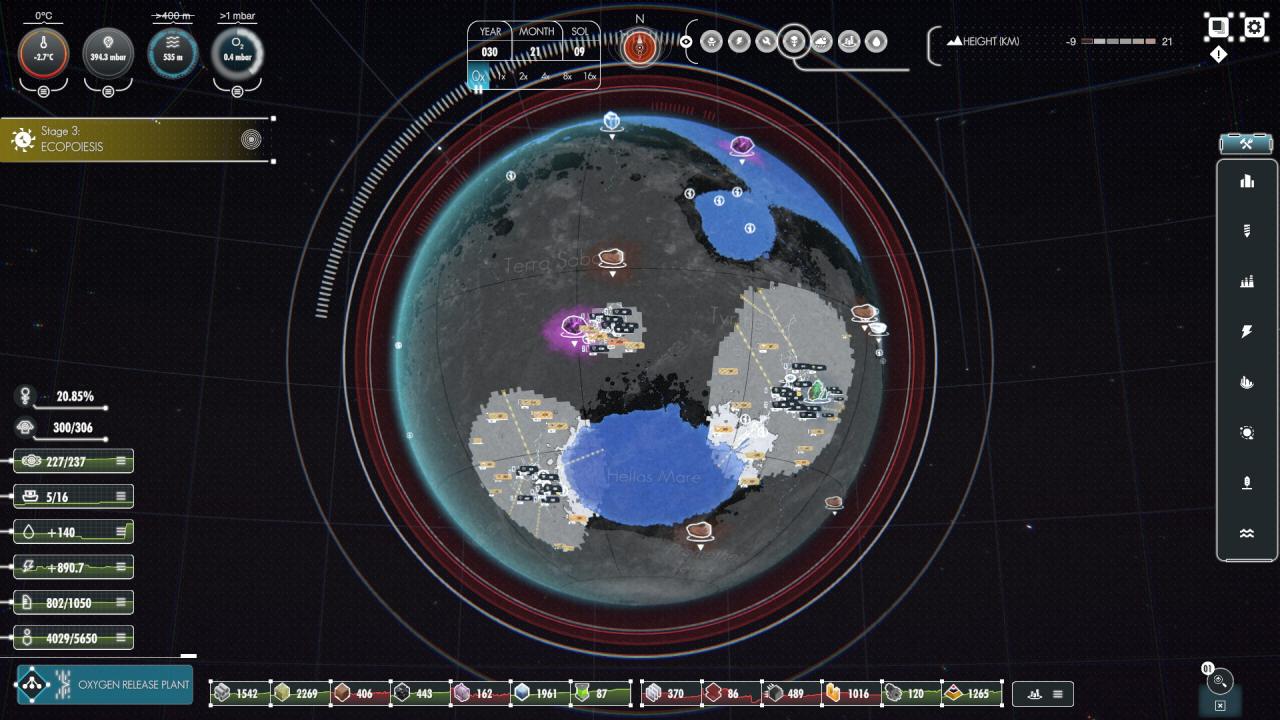Open the resource chart list button
Screen dimensions: 1280x720
1043,693
